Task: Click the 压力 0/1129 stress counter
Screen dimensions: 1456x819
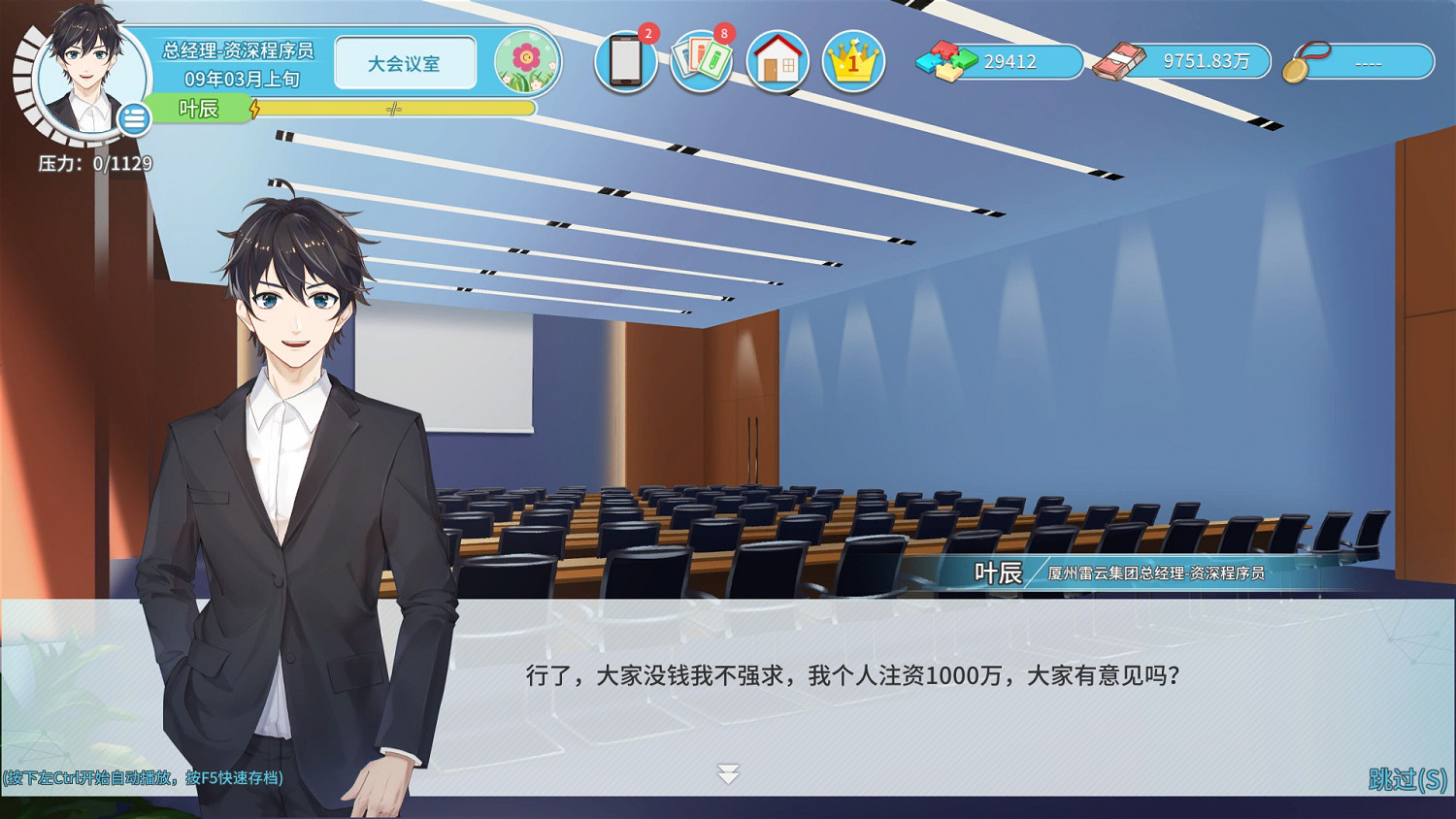Action: pos(97,165)
